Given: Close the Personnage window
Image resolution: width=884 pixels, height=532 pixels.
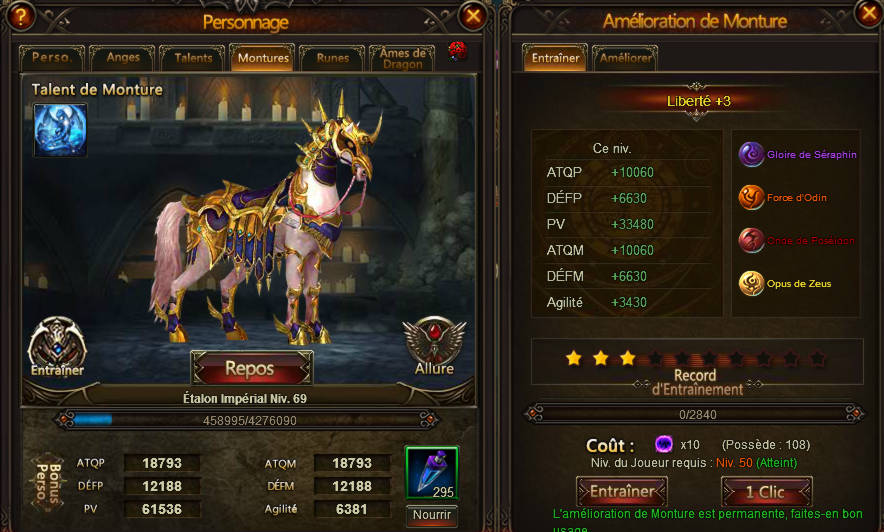Looking at the screenshot, I should click(x=473, y=14).
